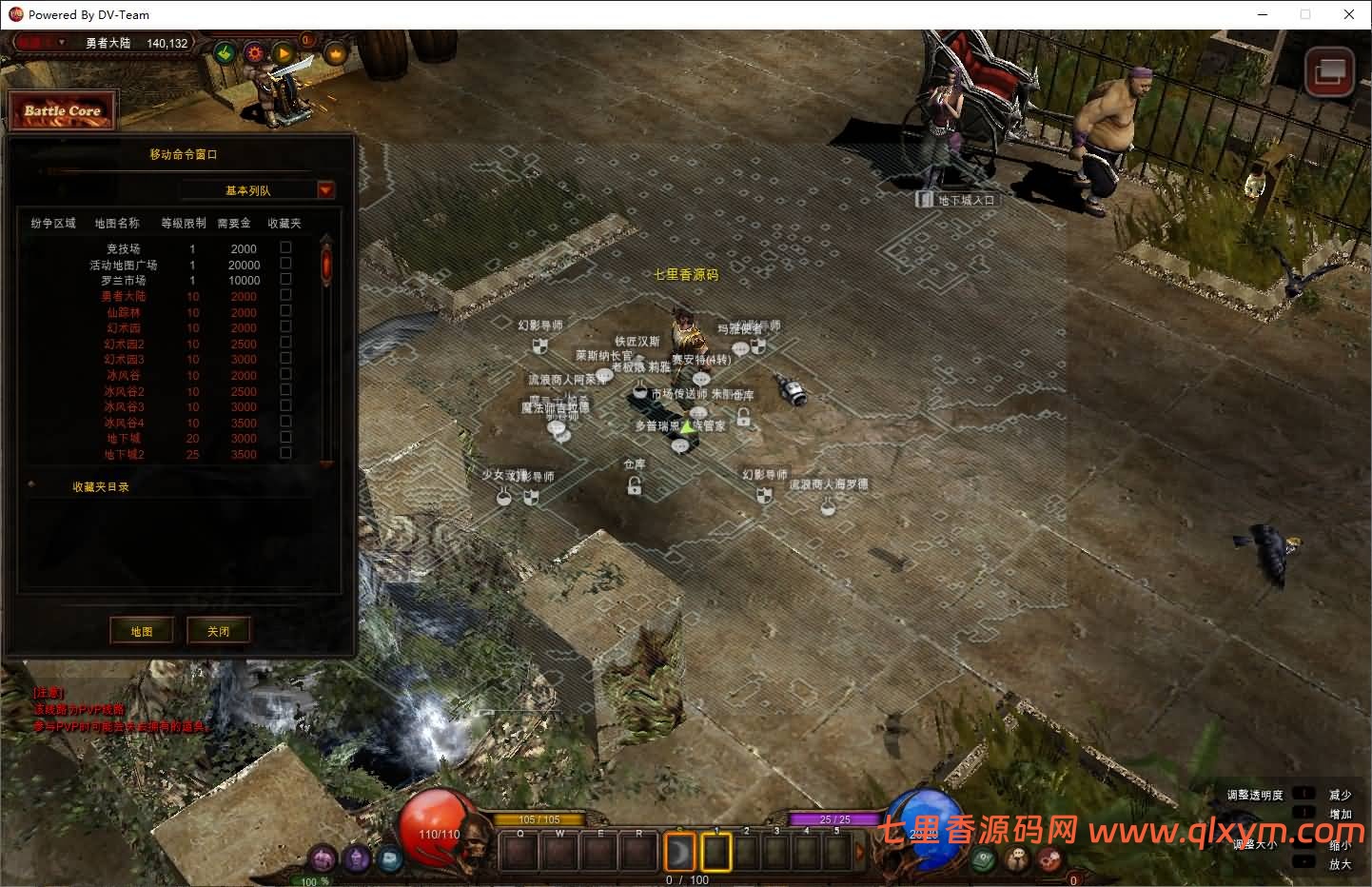The height and width of the screenshot is (887, 1372).
Task: Choose 罗兰市场 from the map list
Action: 124,281
